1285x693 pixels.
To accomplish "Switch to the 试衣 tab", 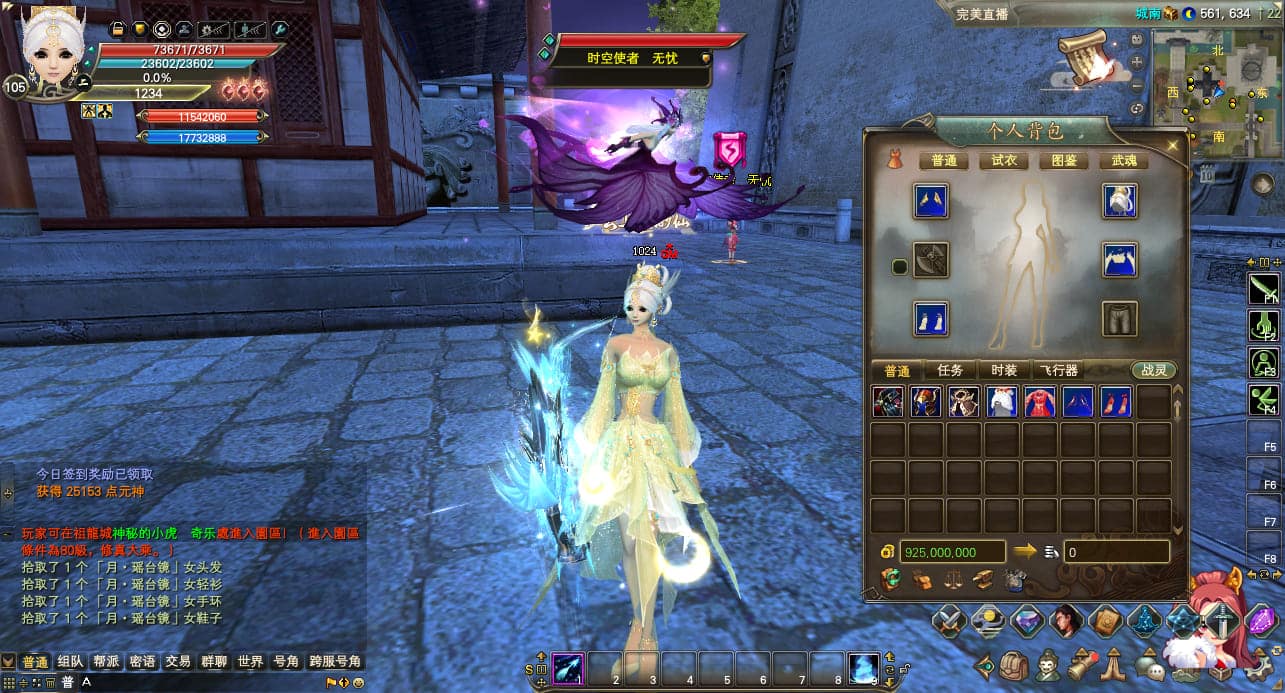I will [x=1003, y=160].
